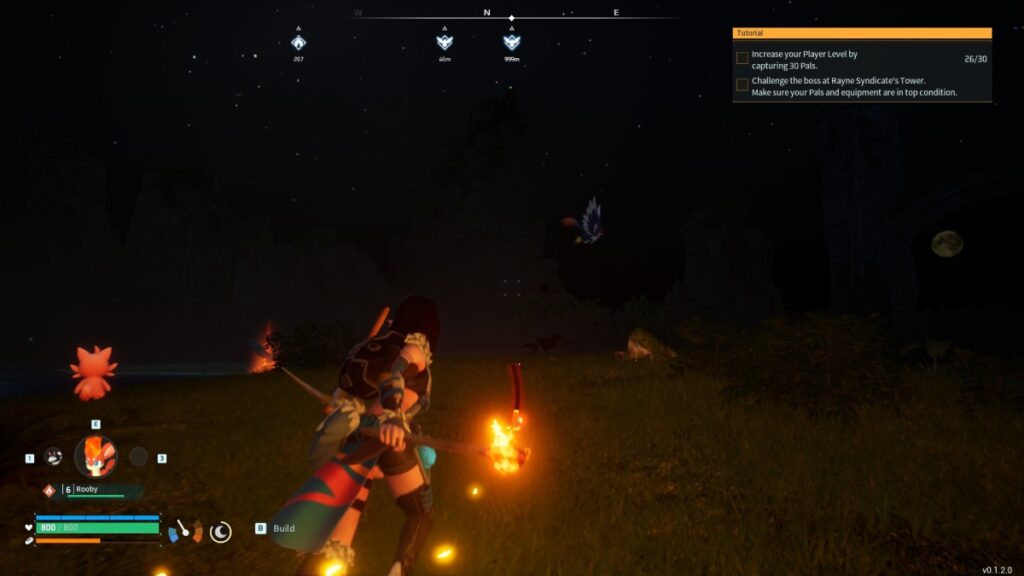The height and width of the screenshot is (576, 1024).
Task: Select the 999m compass waypoint marker
Action: [x=512, y=43]
